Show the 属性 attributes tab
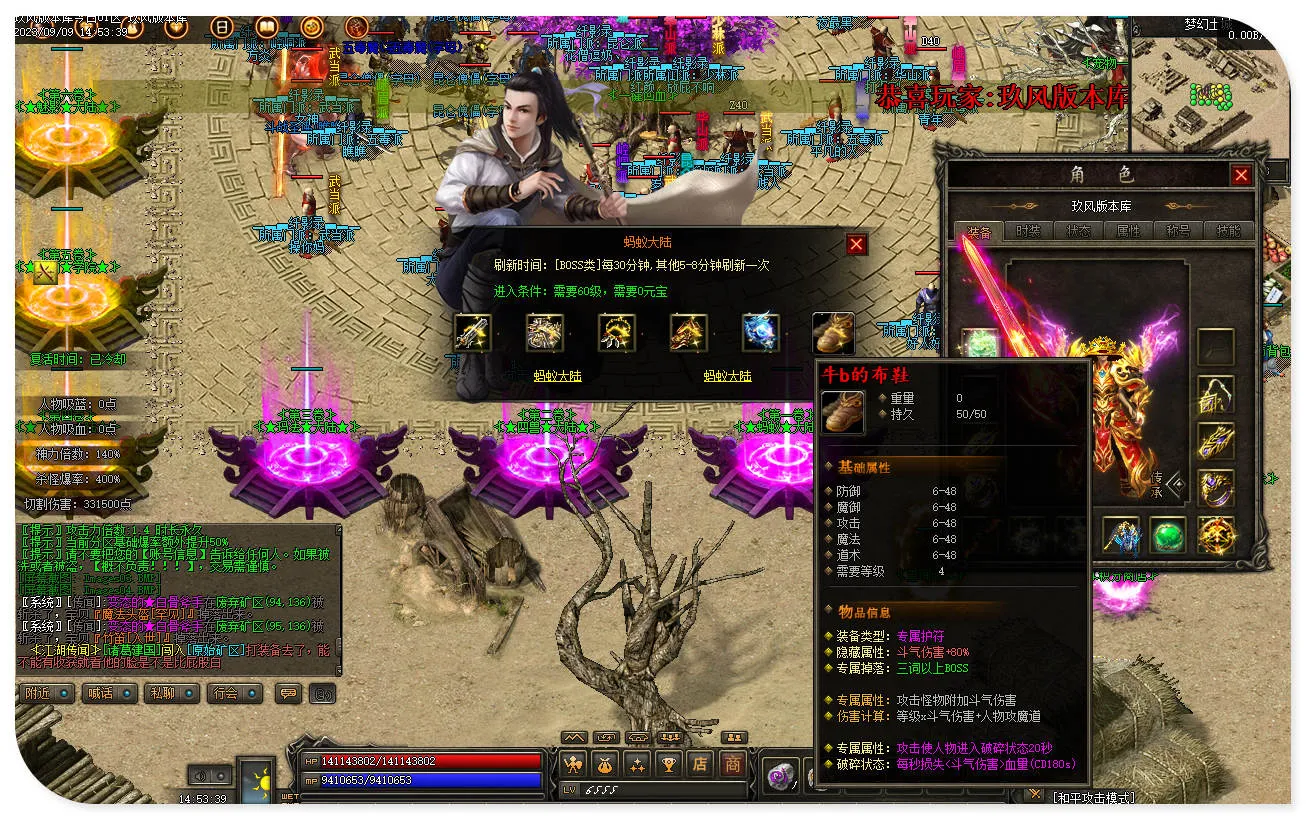 coord(1128,230)
